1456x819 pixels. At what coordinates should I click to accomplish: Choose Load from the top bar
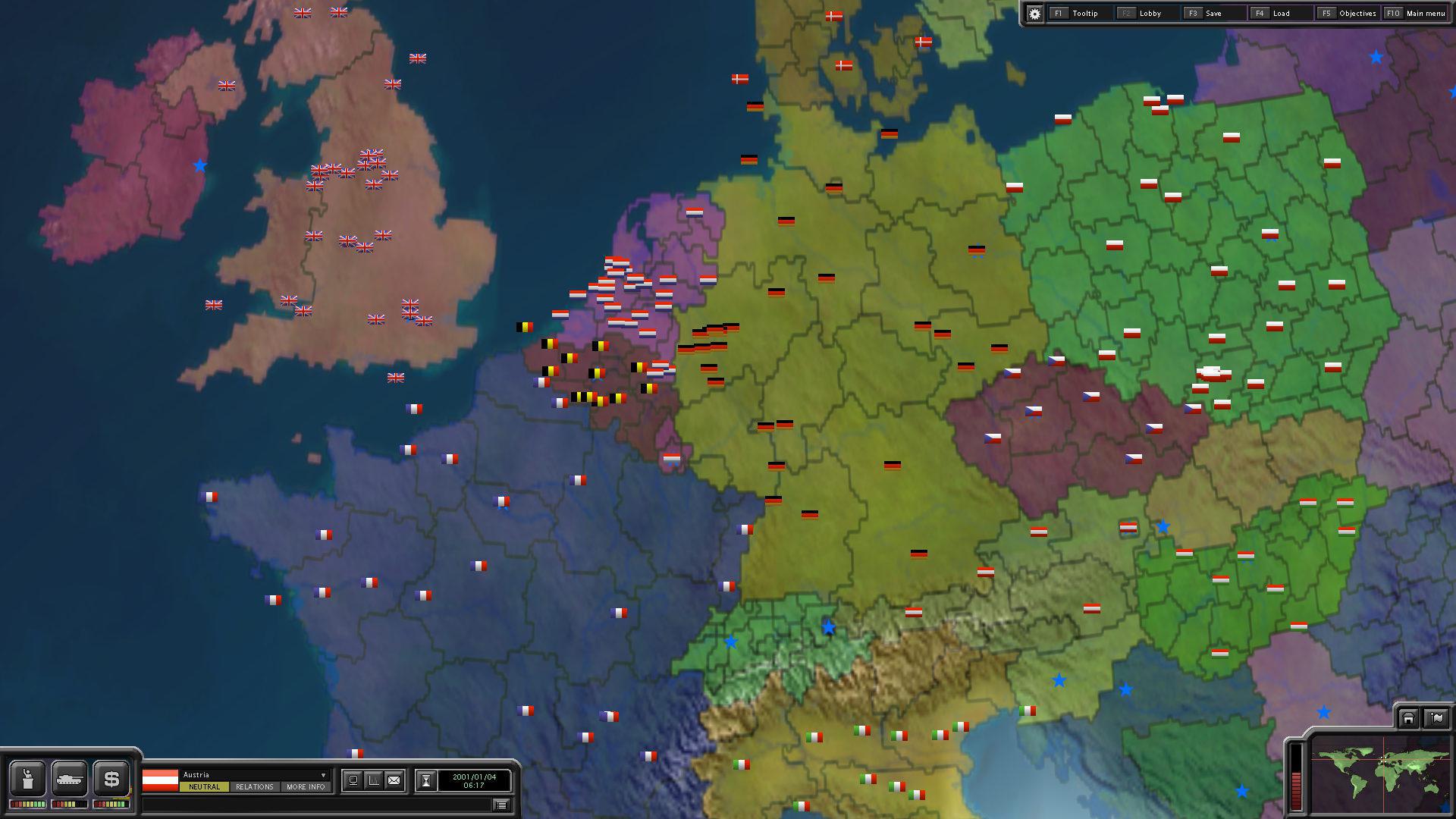(x=1280, y=14)
